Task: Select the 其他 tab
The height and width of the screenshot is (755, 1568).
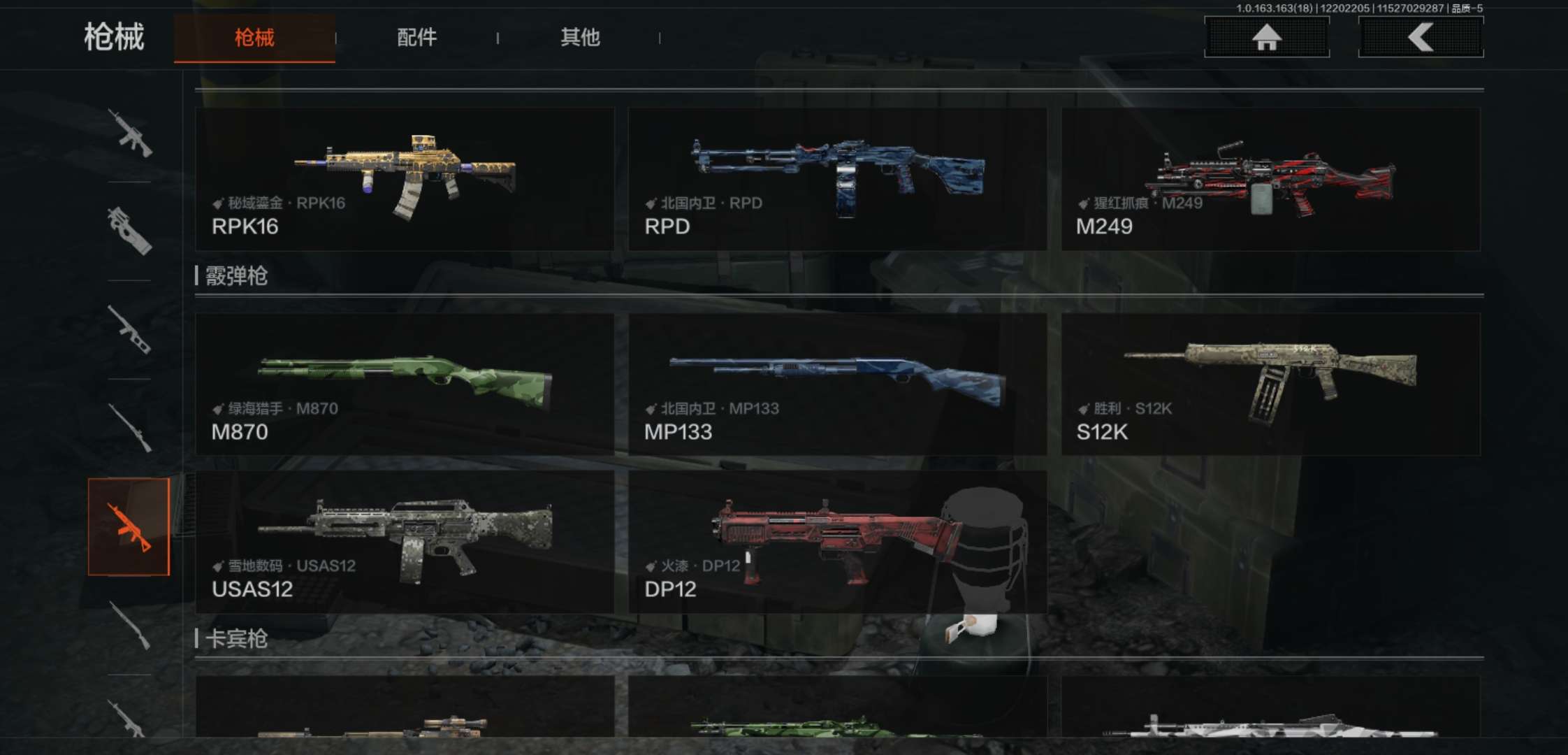Action: point(580,38)
